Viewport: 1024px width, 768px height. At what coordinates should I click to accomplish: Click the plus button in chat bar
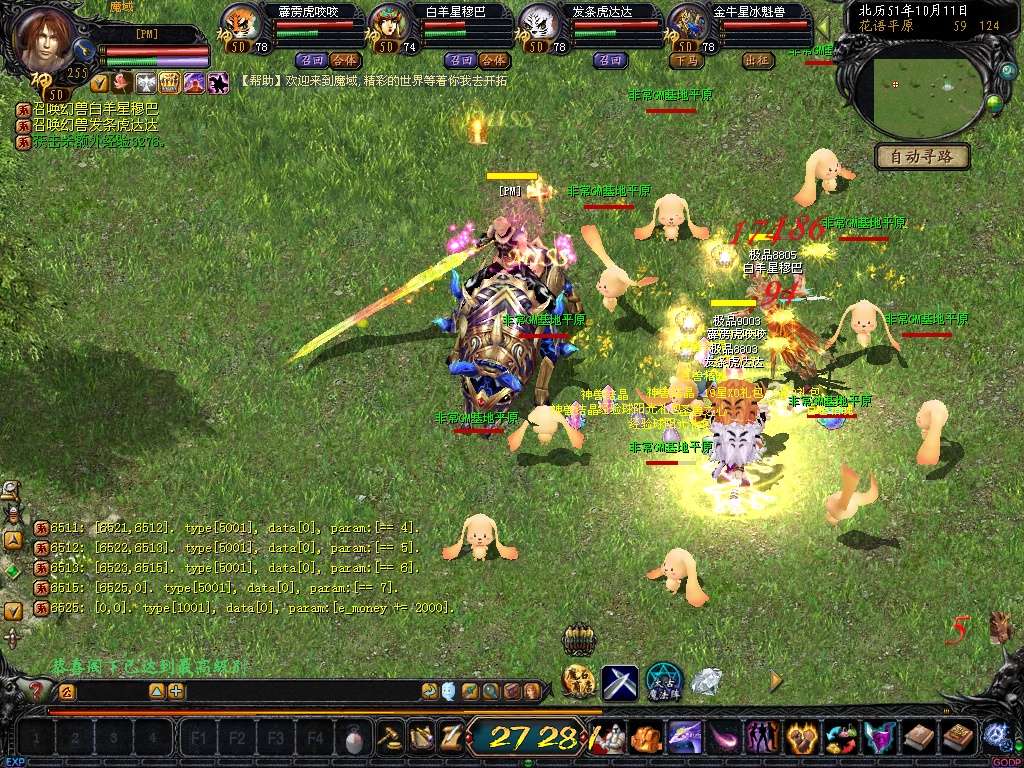tap(176, 691)
